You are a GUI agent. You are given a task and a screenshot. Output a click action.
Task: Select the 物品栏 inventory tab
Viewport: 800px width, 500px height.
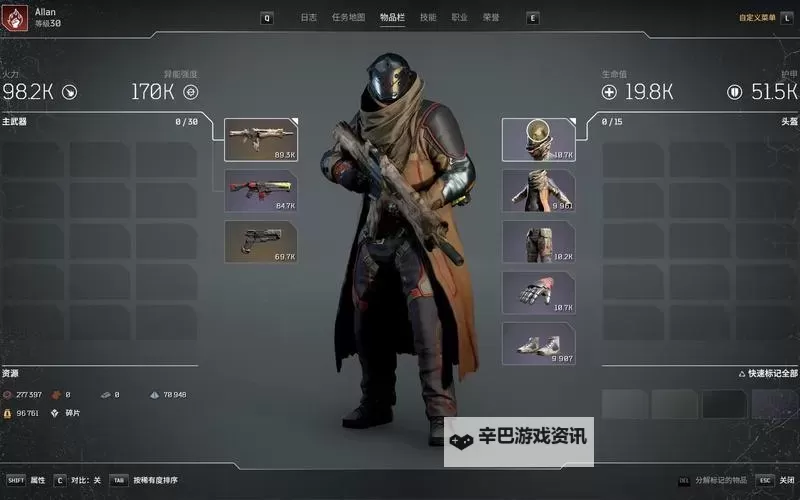[x=393, y=17]
